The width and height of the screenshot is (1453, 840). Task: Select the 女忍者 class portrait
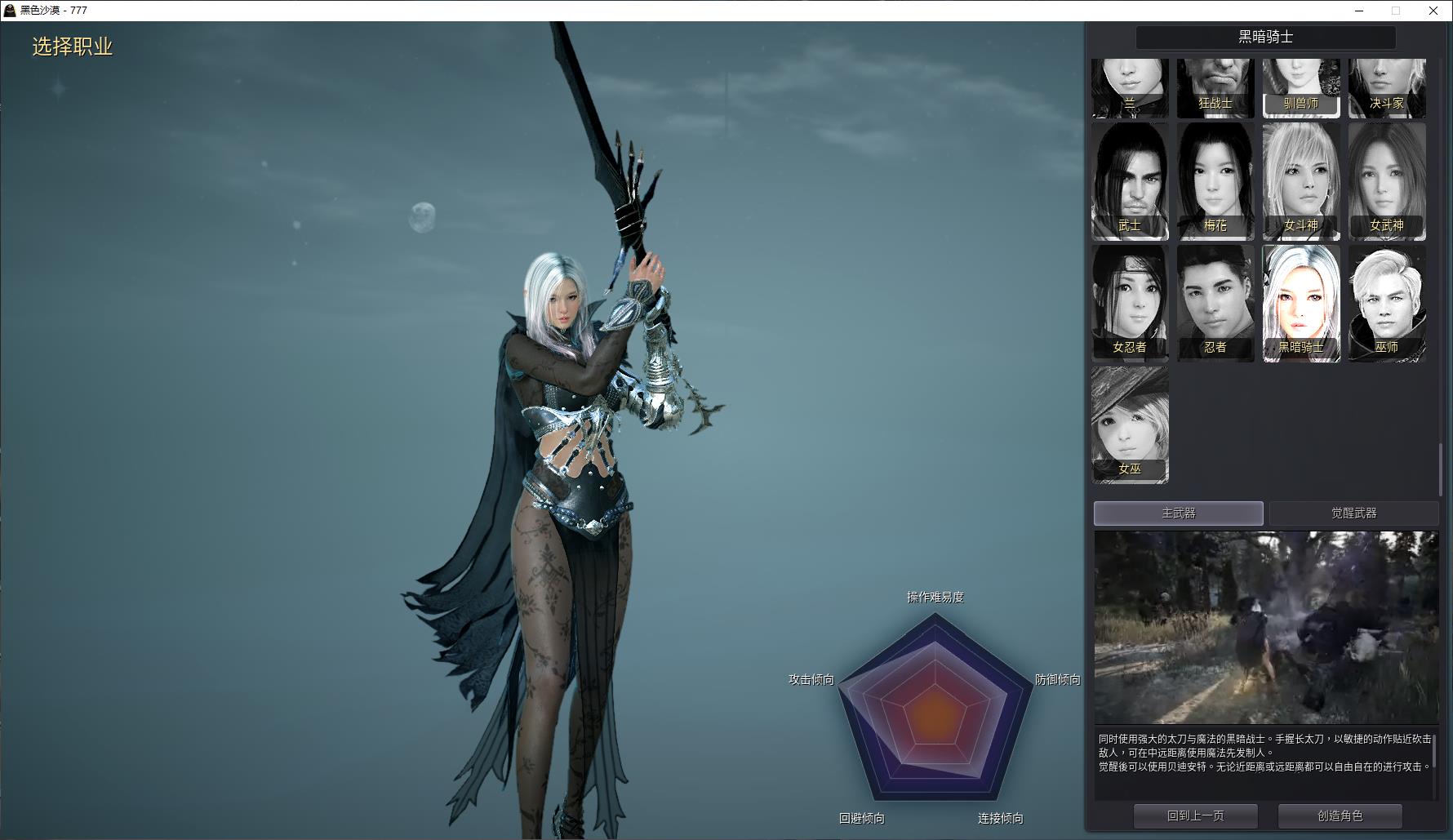coord(1130,303)
